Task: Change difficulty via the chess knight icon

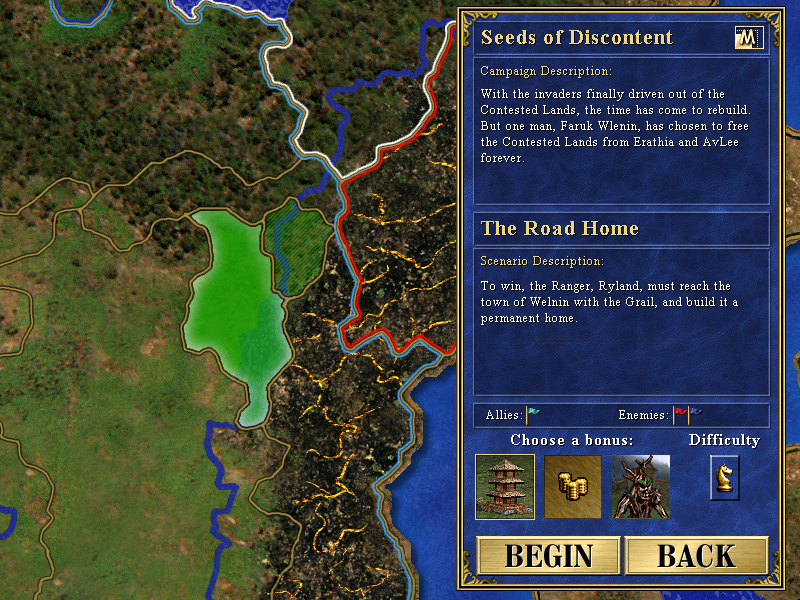Action: [724, 476]
